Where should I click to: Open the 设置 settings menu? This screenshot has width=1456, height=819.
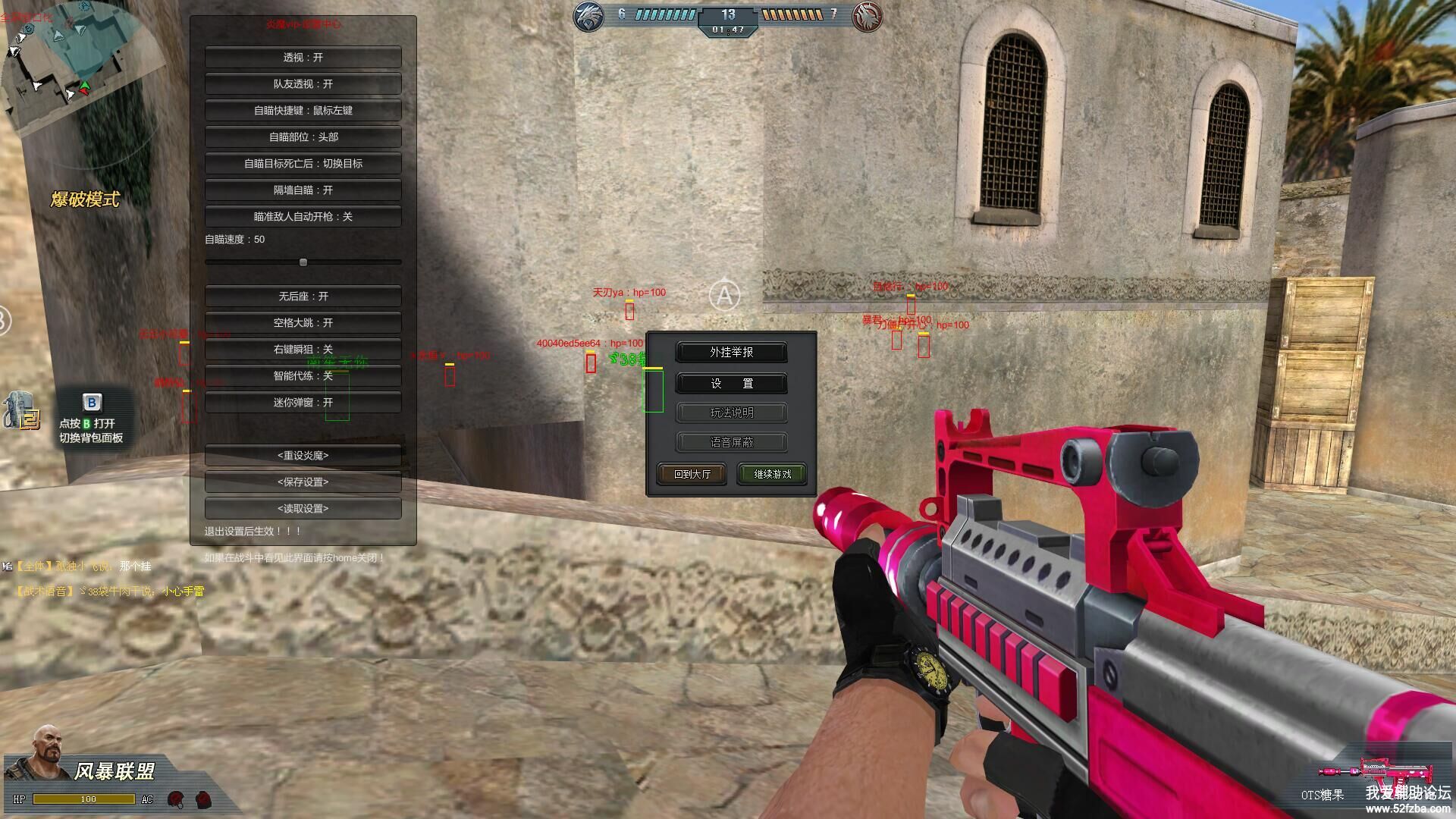[731, 384]
